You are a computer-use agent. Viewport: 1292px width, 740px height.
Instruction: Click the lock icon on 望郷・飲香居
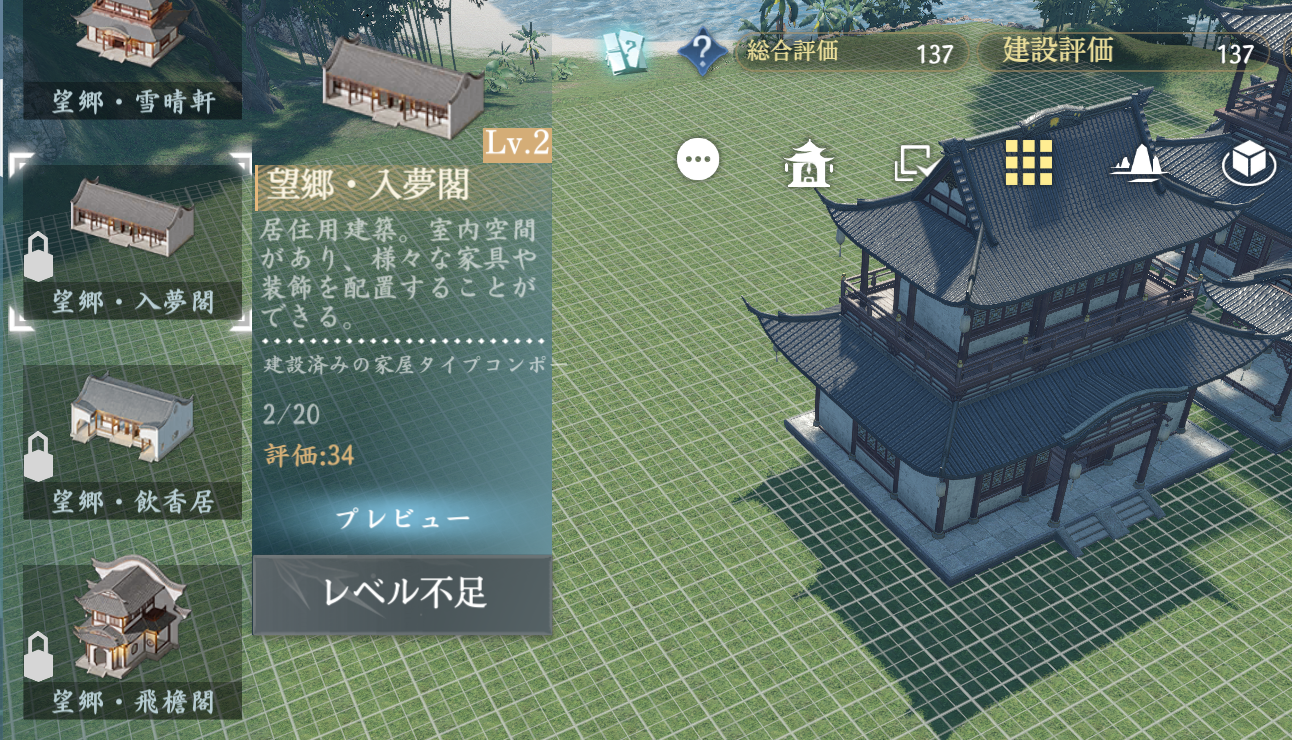click(x=38, y=459)
